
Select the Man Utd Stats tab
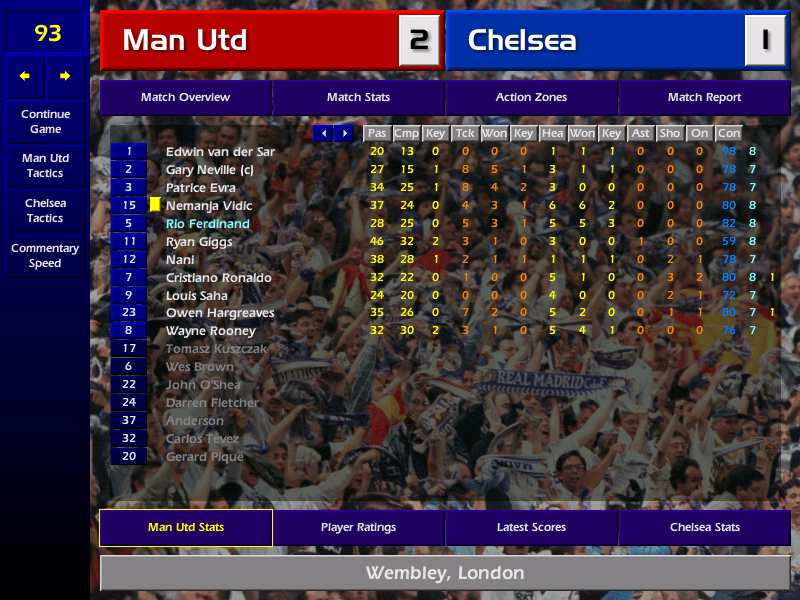185,527
